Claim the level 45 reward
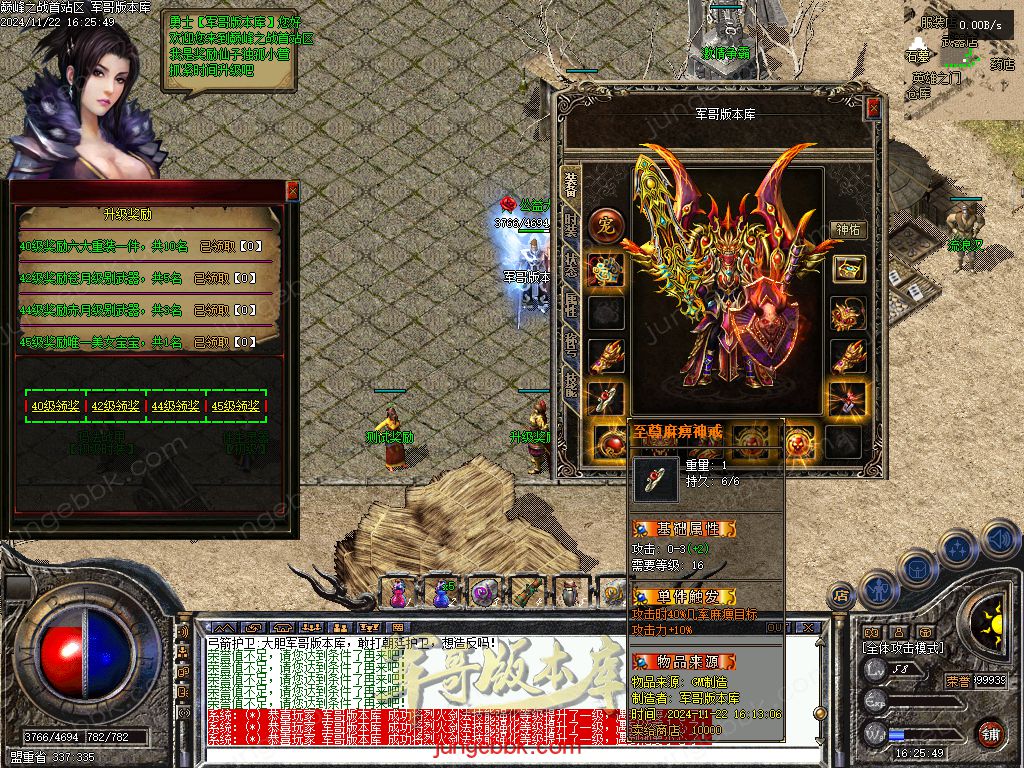 [x=236, y=406]
